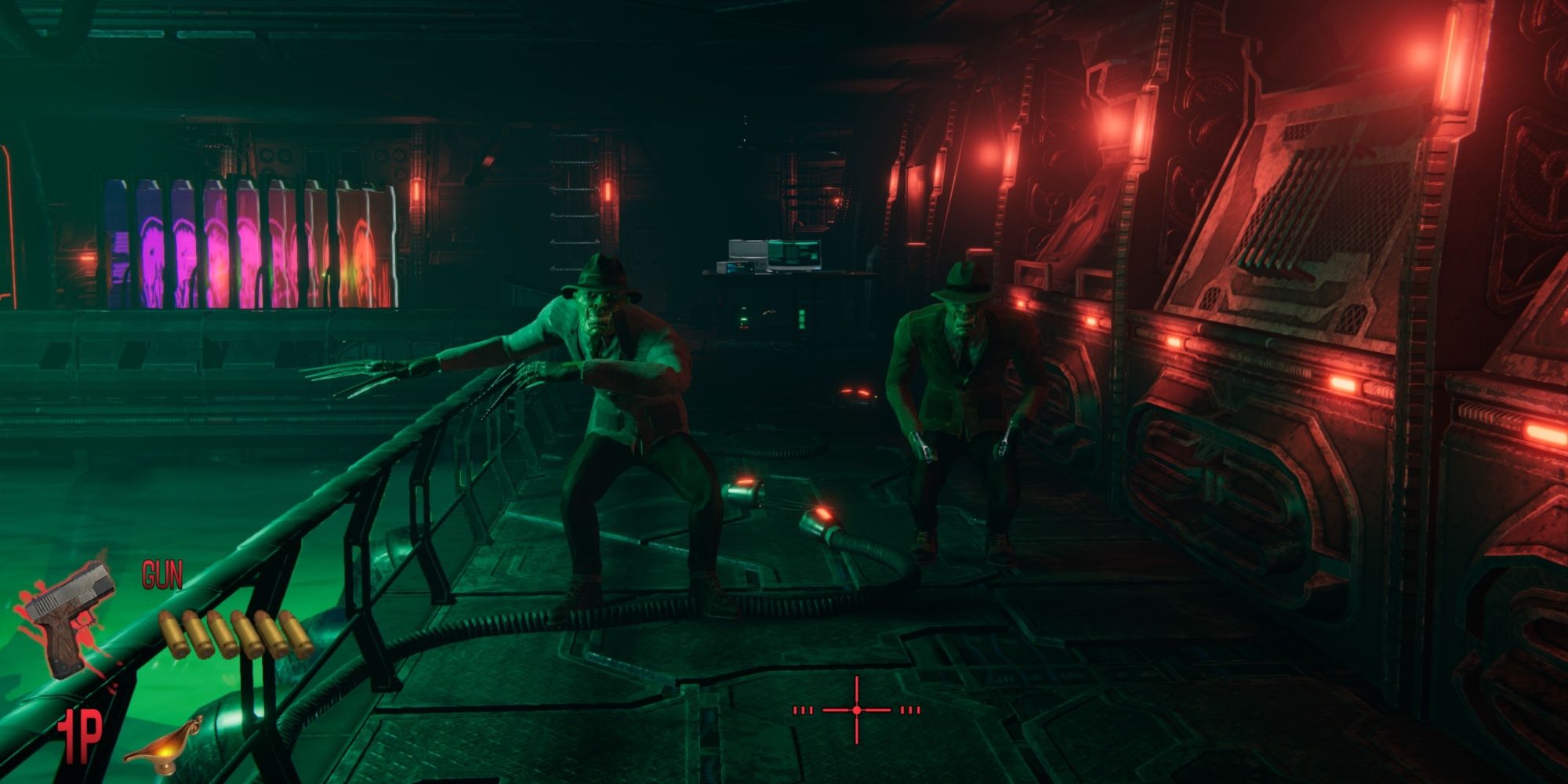Click the computer monitor on the background desk
The height and width of the screenshot is (784, 1568).
coord(794,254)
